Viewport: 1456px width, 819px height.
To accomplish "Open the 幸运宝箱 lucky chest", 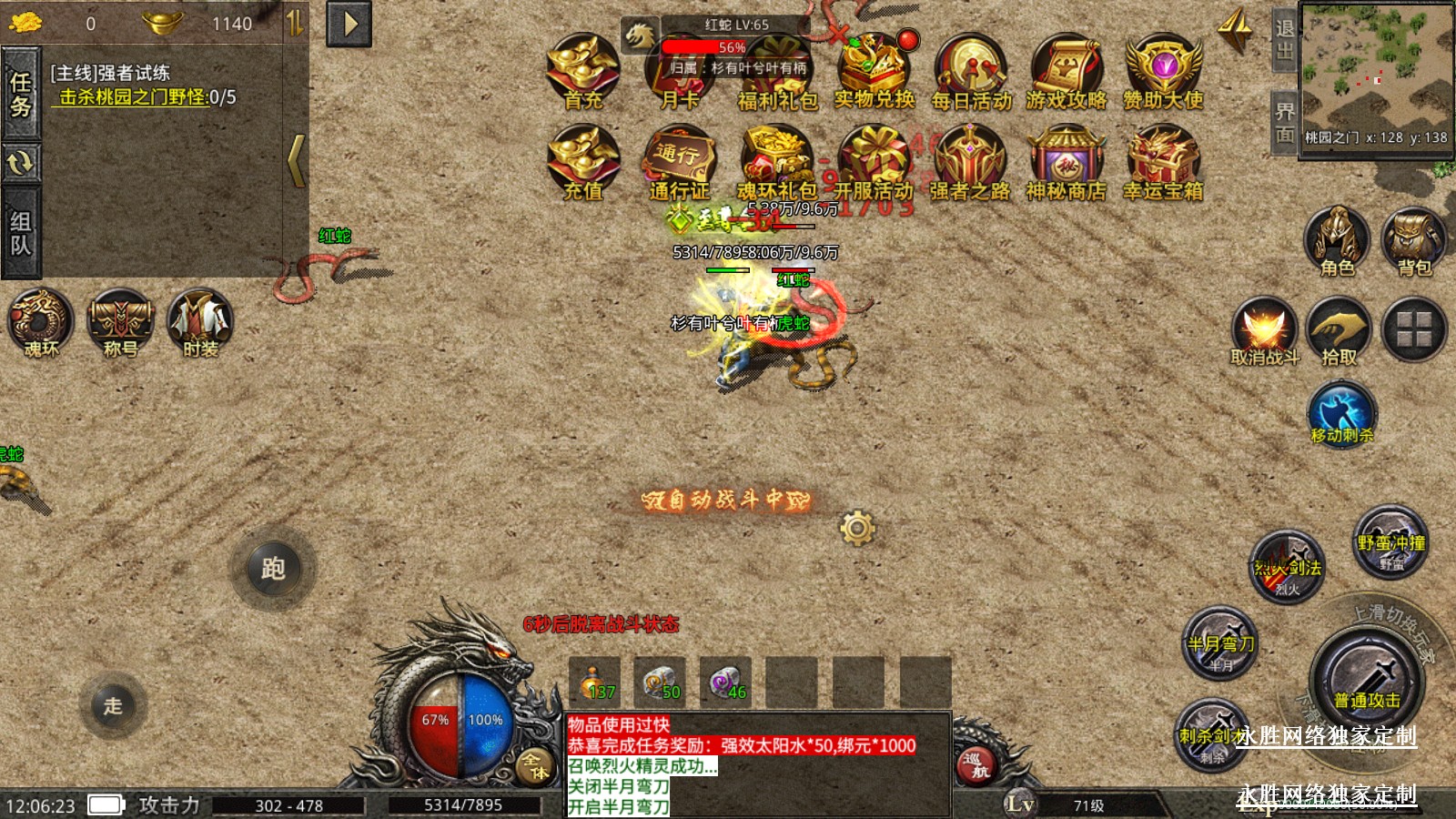I will 1162,162.
